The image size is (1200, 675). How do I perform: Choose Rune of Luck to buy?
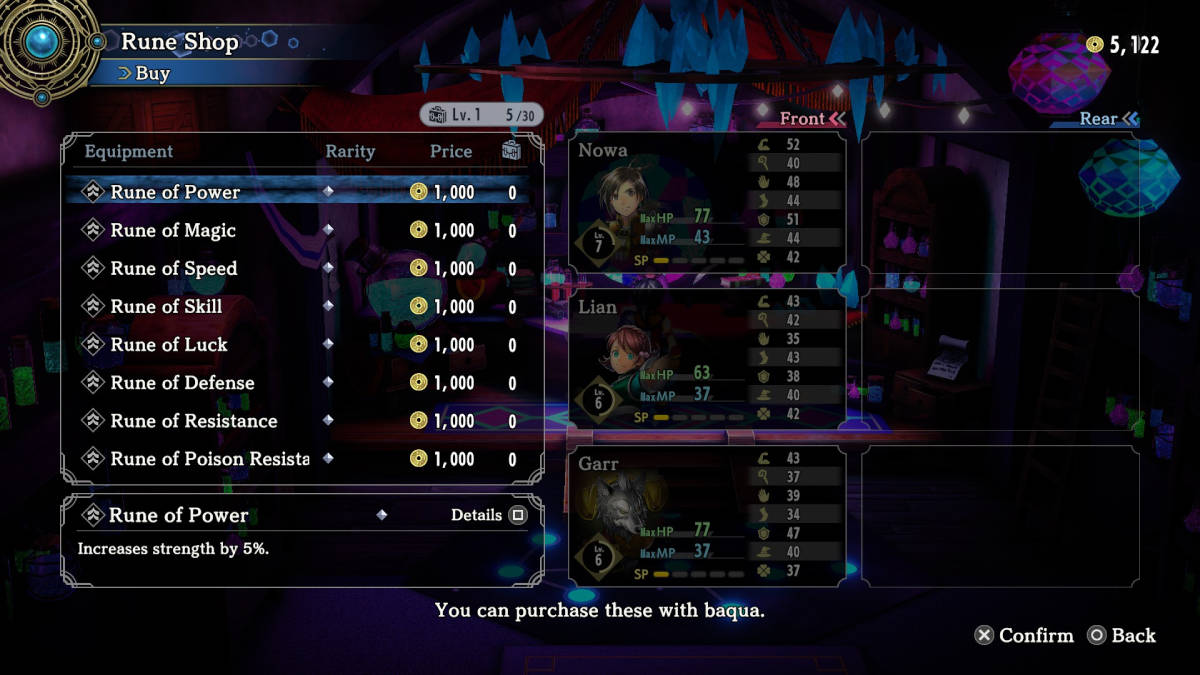(169, 344)
